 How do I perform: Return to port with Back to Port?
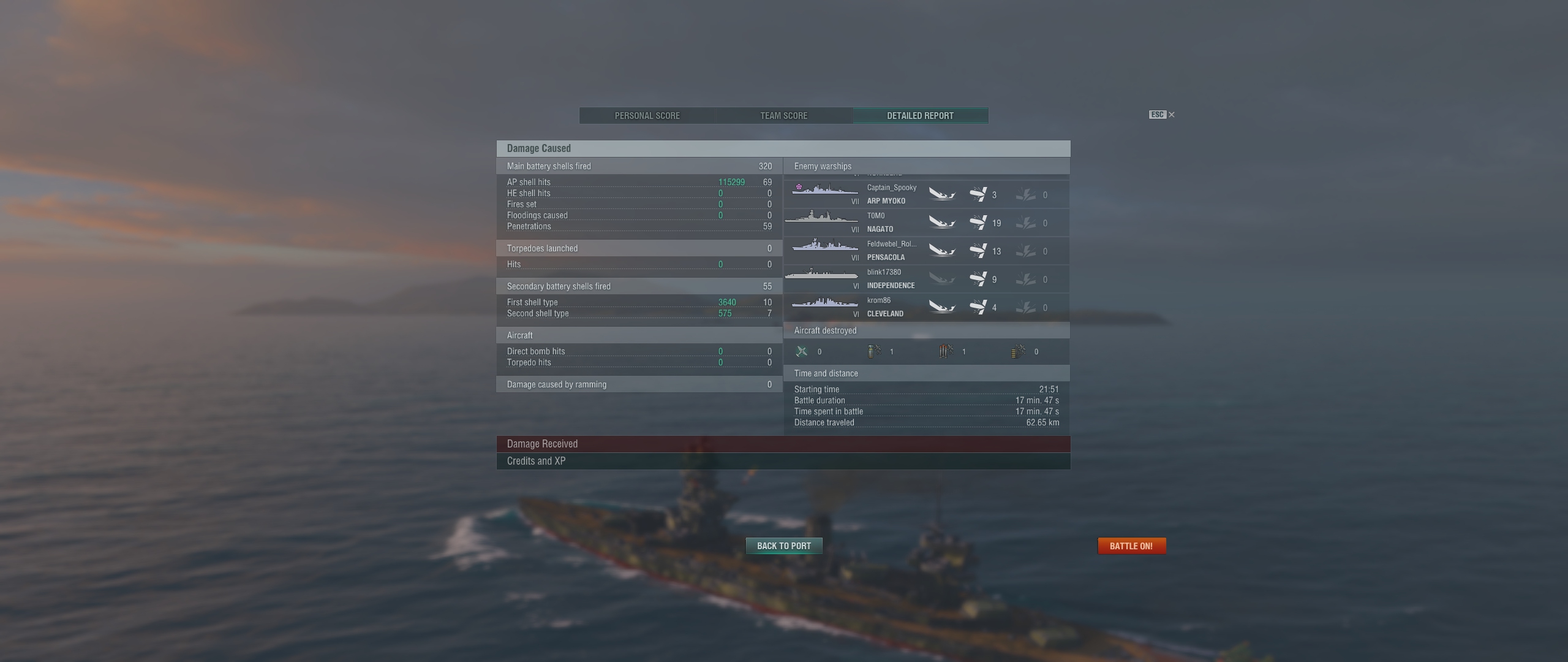783,546
